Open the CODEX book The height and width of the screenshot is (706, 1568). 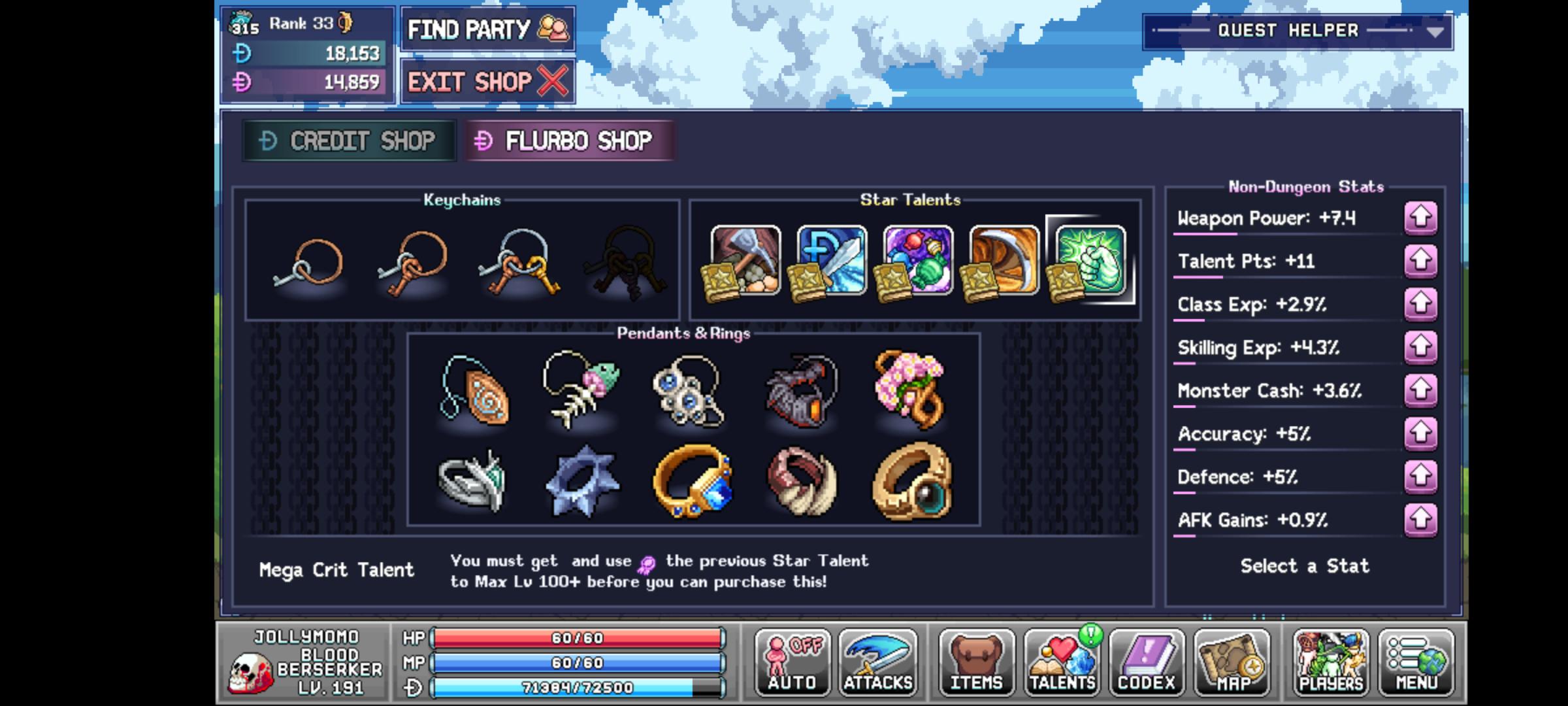(x=1148, y=662)
